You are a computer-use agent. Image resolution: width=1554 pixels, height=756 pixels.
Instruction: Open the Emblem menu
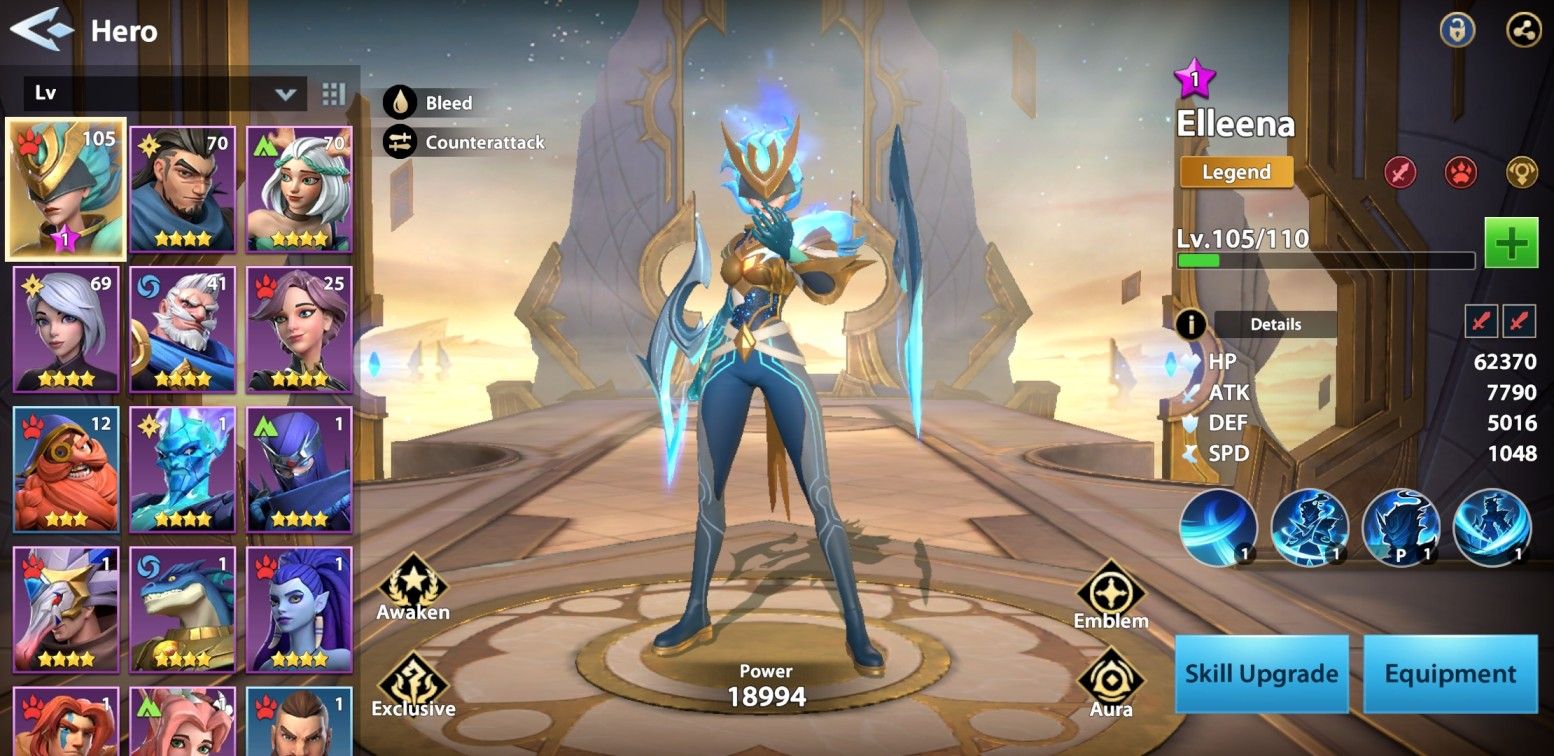click(x=1110, y=595)
